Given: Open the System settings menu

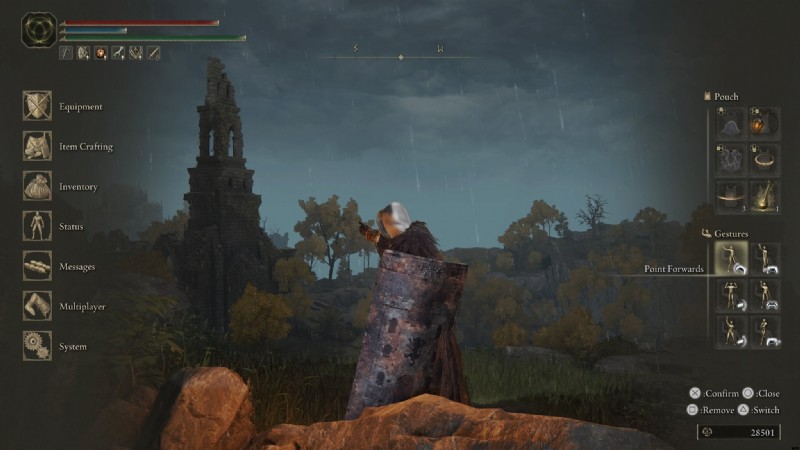Looking at the screenshot, I should tap(38, 346).
